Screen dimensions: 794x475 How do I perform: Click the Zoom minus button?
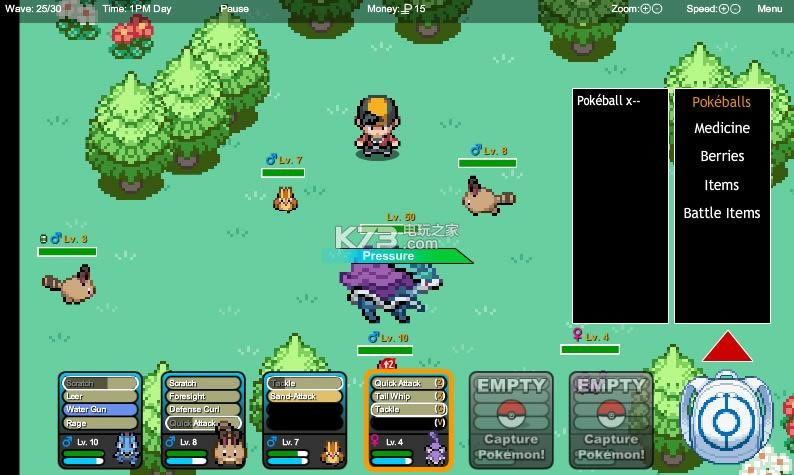(657, 8)
